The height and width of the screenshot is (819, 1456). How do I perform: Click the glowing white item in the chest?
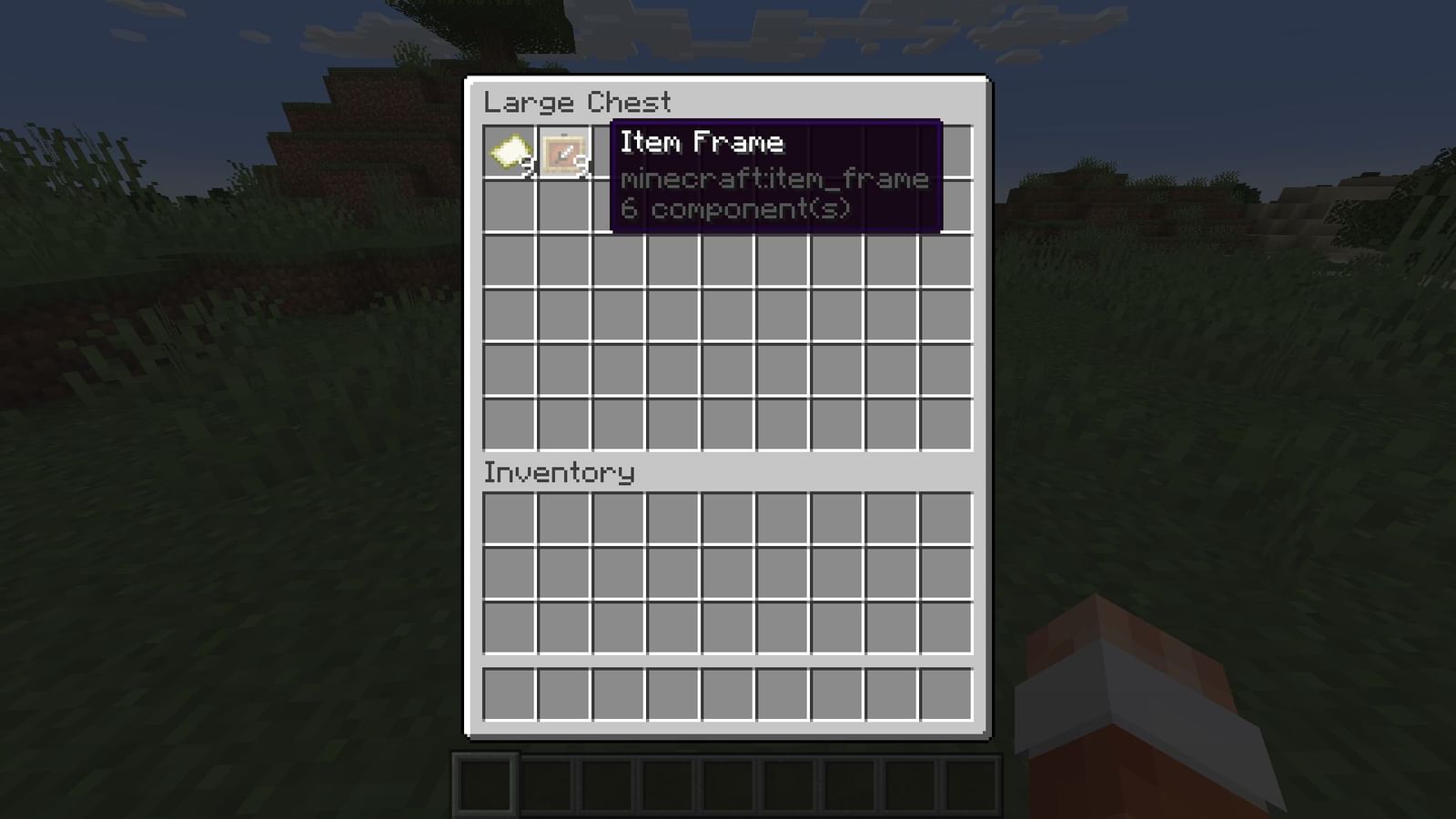510,153
